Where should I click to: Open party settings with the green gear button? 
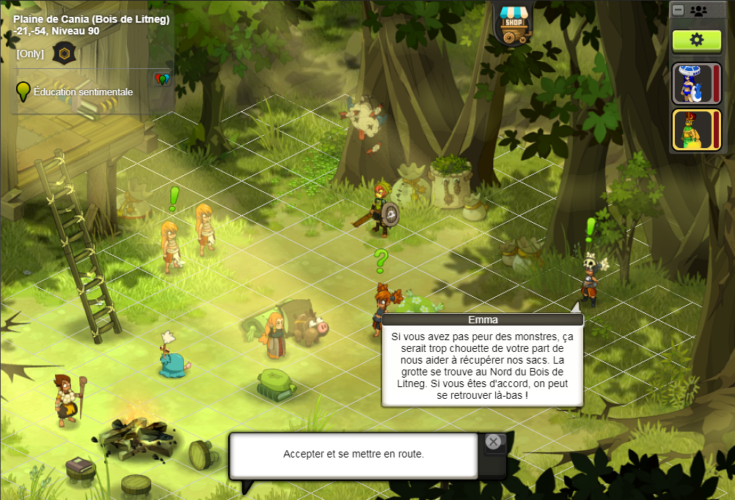(696, 40)
